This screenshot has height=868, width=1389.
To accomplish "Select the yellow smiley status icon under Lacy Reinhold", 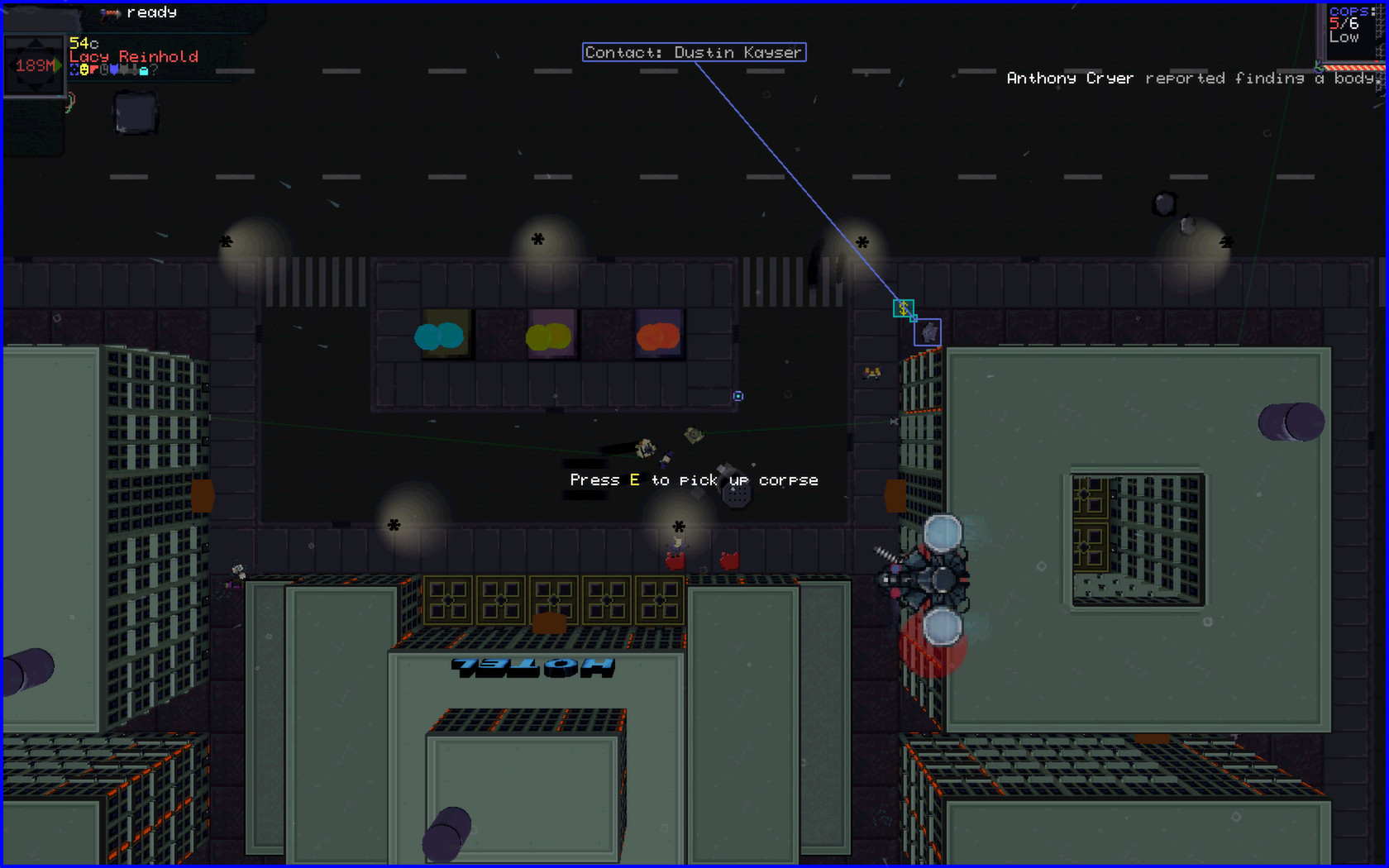I will [x=84, y=69].
